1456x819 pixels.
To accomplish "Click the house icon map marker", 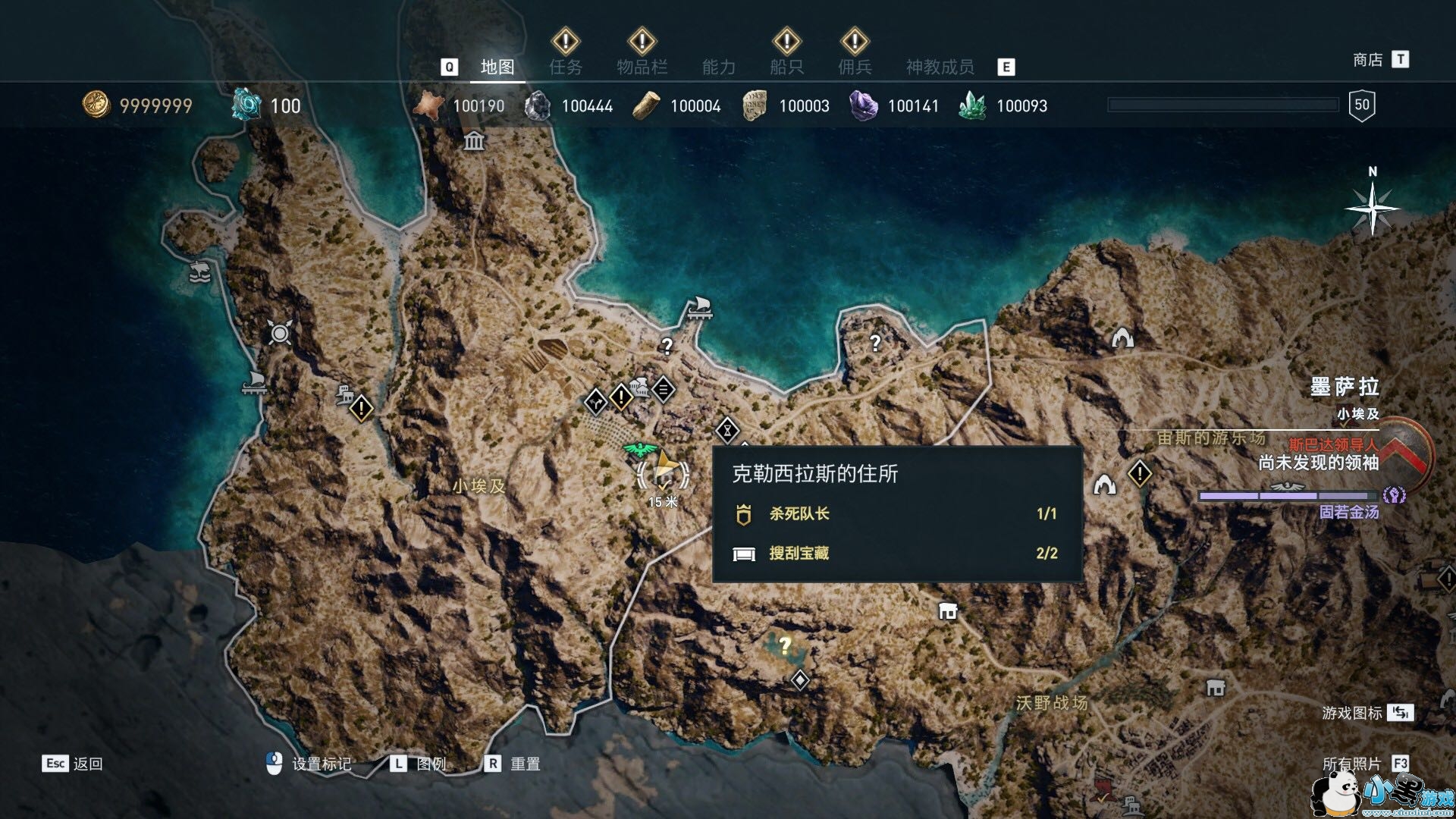I will 947,610.
